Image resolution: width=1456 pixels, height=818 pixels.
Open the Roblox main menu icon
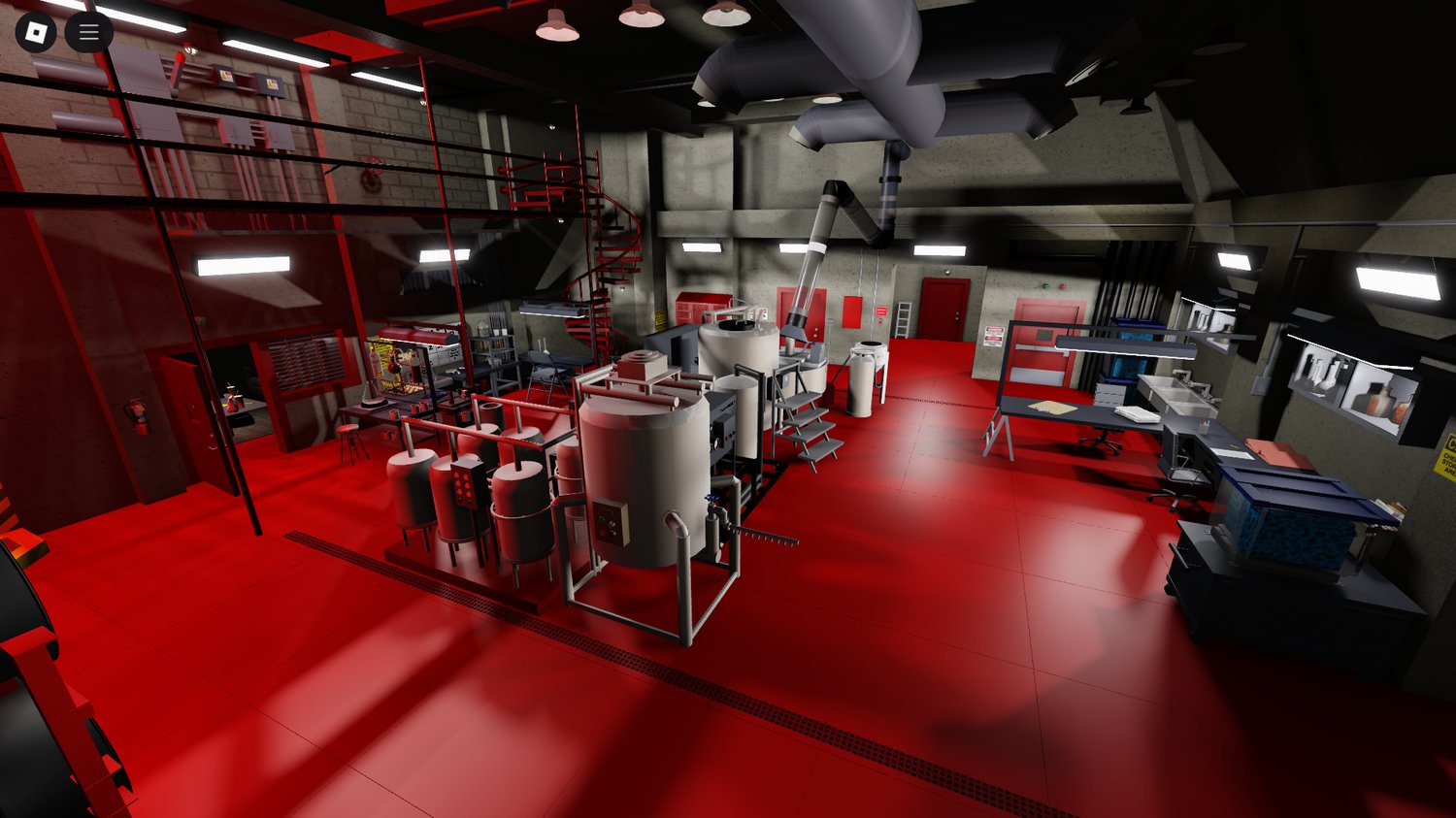point(38,31)
